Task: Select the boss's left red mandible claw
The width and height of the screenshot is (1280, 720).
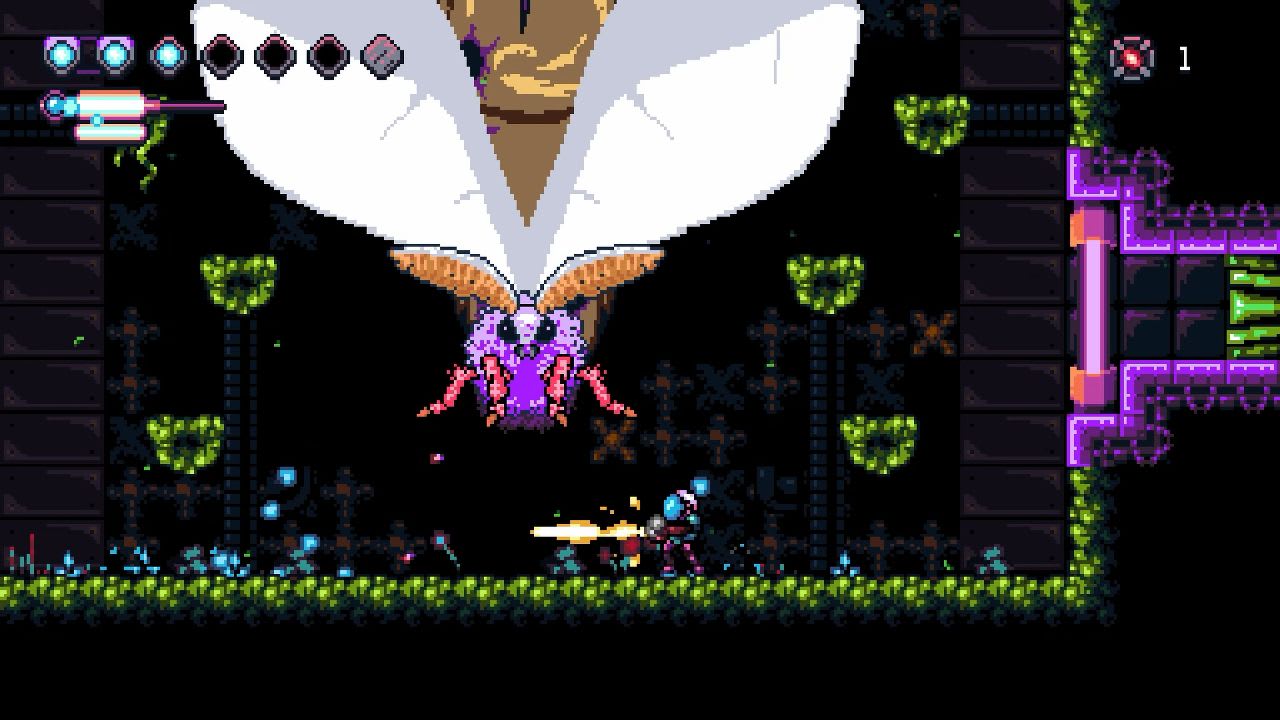Action: 455,390
